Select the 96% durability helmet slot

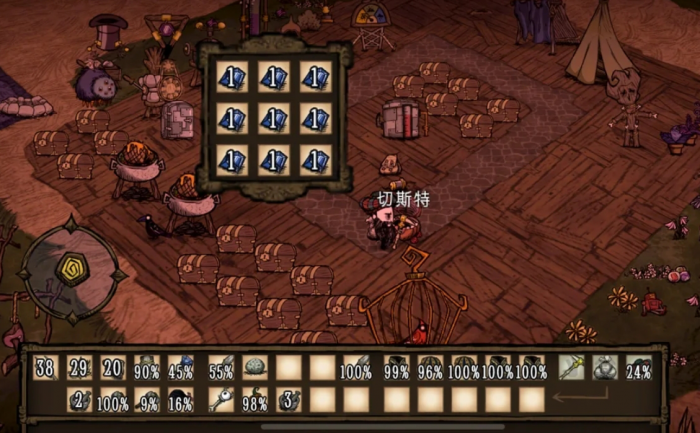point(430,368)
